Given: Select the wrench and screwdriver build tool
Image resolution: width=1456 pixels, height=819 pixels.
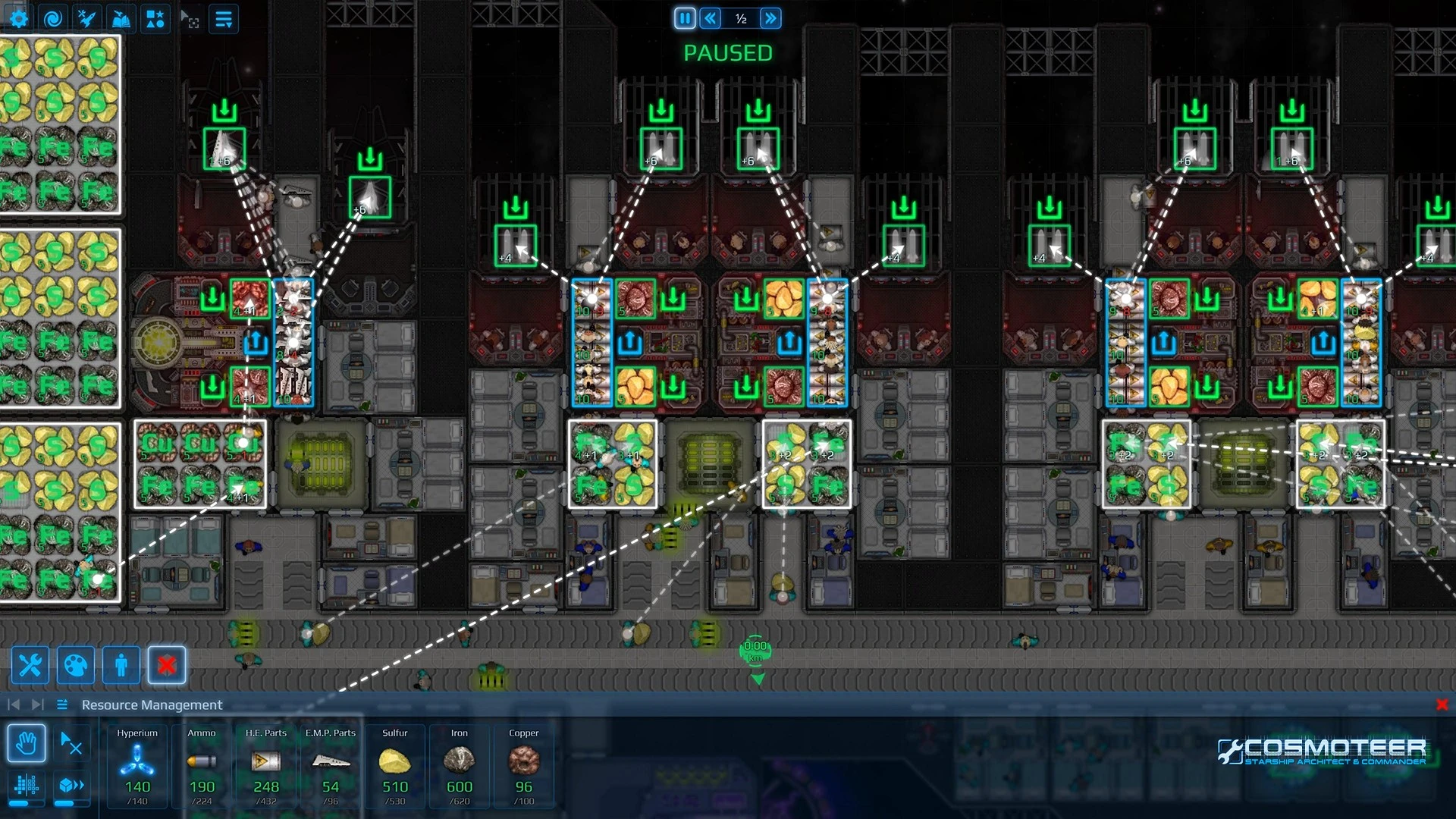Looking at the screenshot, I should (x=30, y=666).
